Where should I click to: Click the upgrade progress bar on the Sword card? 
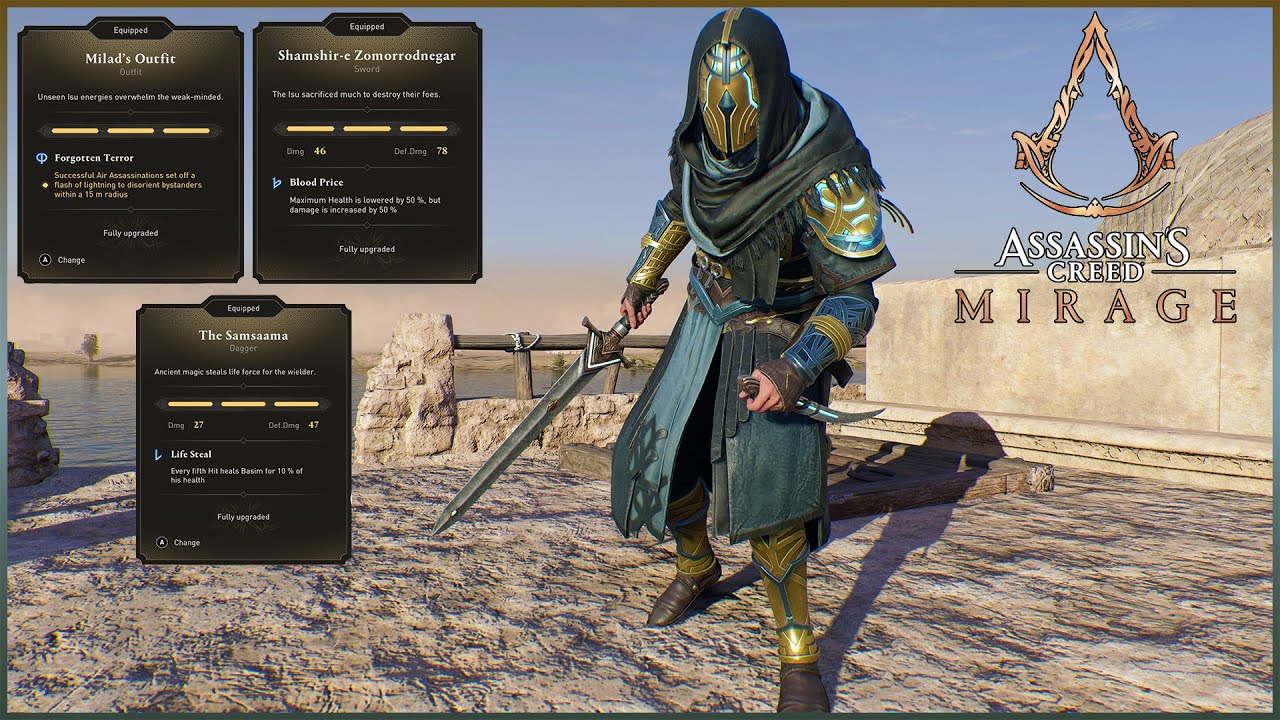click(366, 127)
